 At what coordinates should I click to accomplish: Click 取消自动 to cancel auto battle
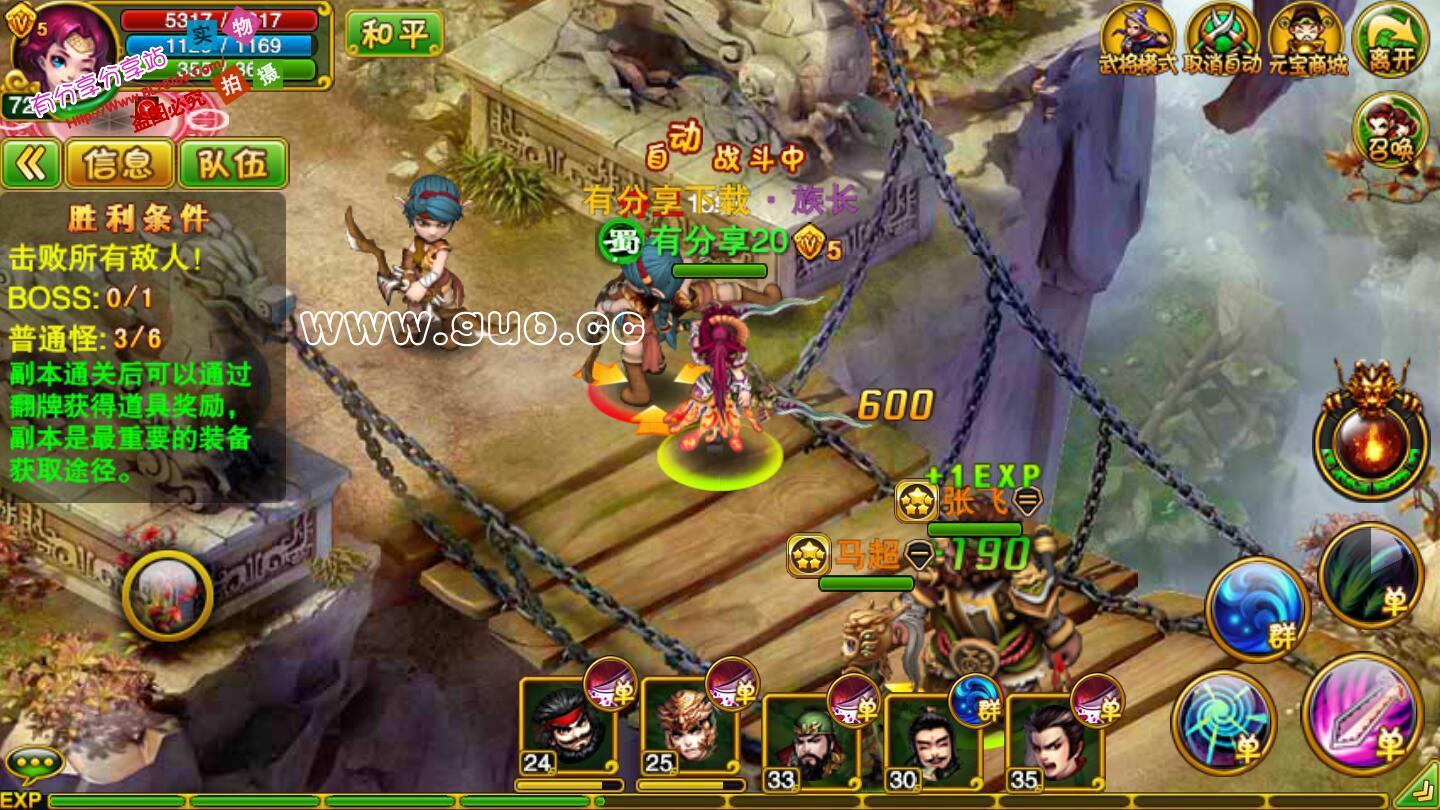pyautogui.click(x=1222, y=38)
